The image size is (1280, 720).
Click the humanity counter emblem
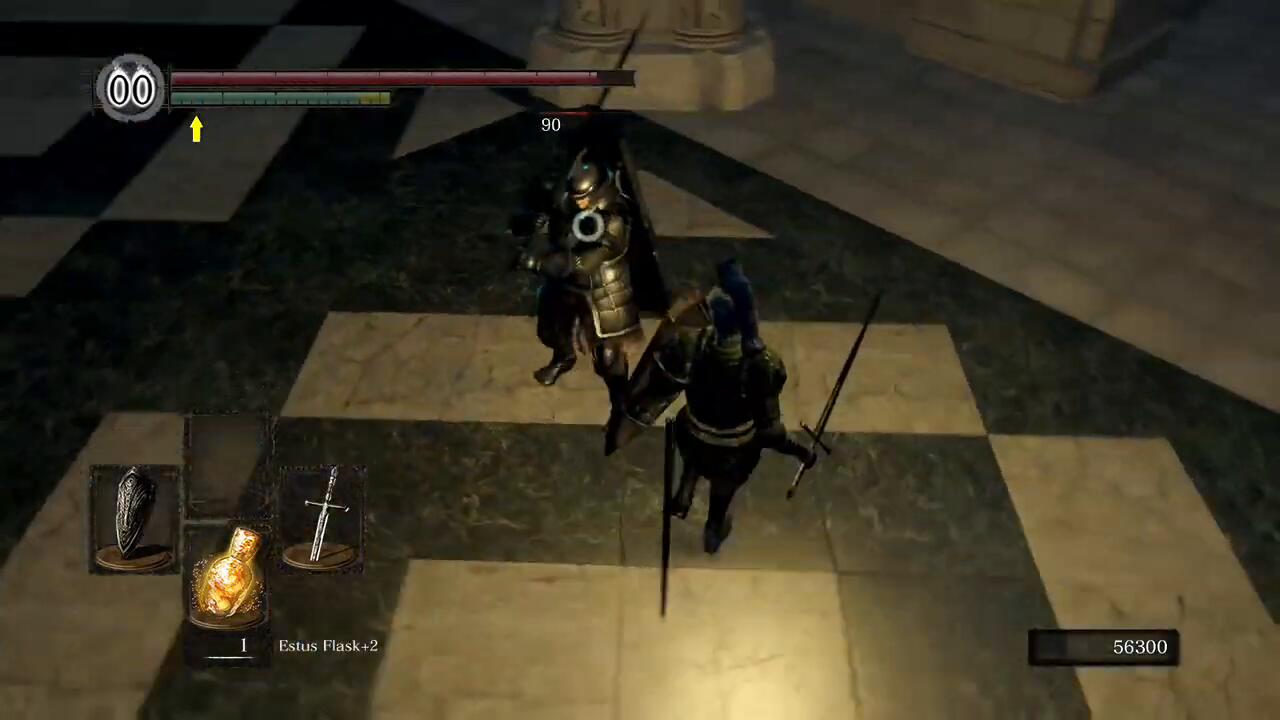click(x=131, y=90)
